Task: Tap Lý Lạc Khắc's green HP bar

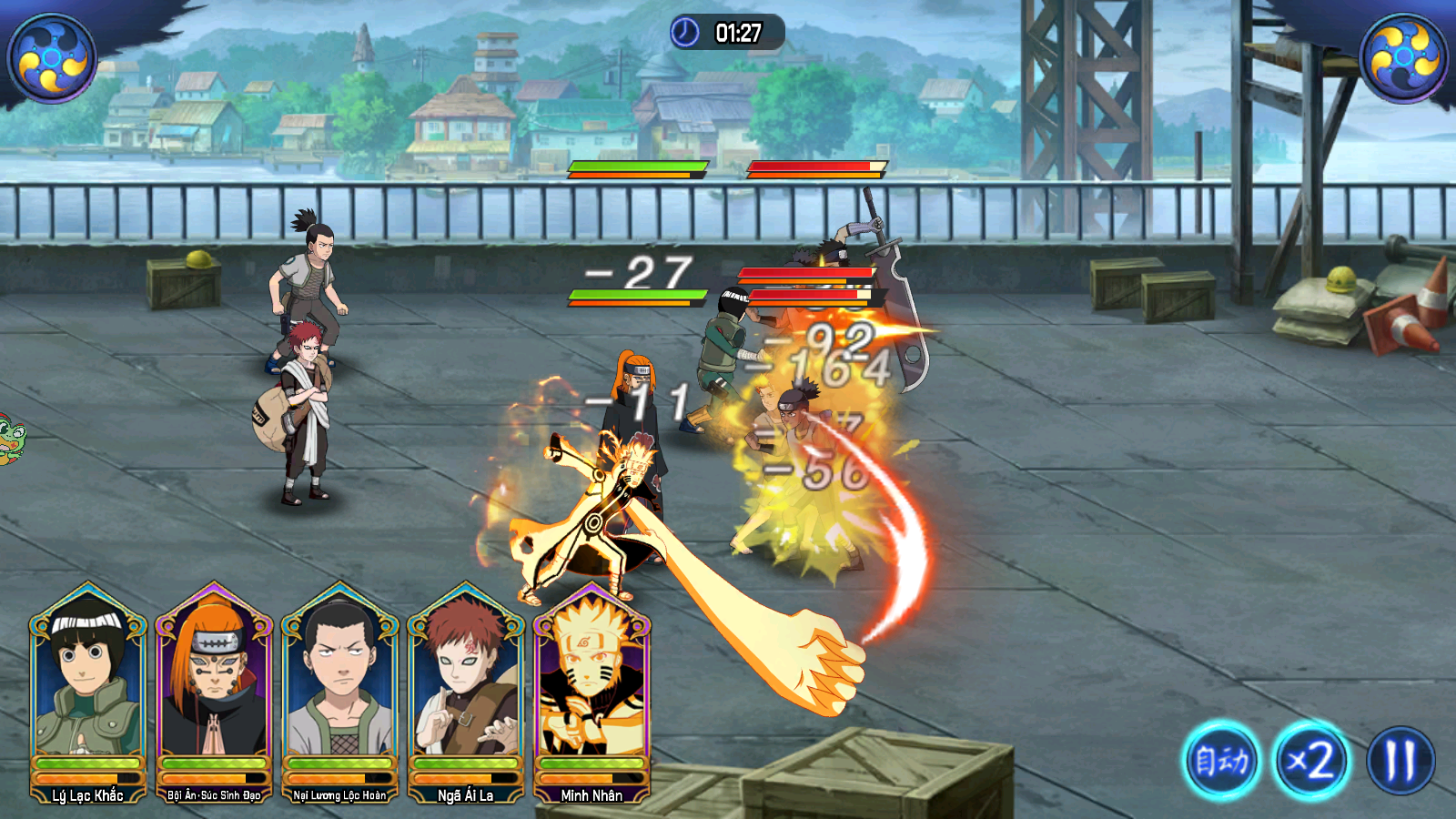Action: (86, 764)
